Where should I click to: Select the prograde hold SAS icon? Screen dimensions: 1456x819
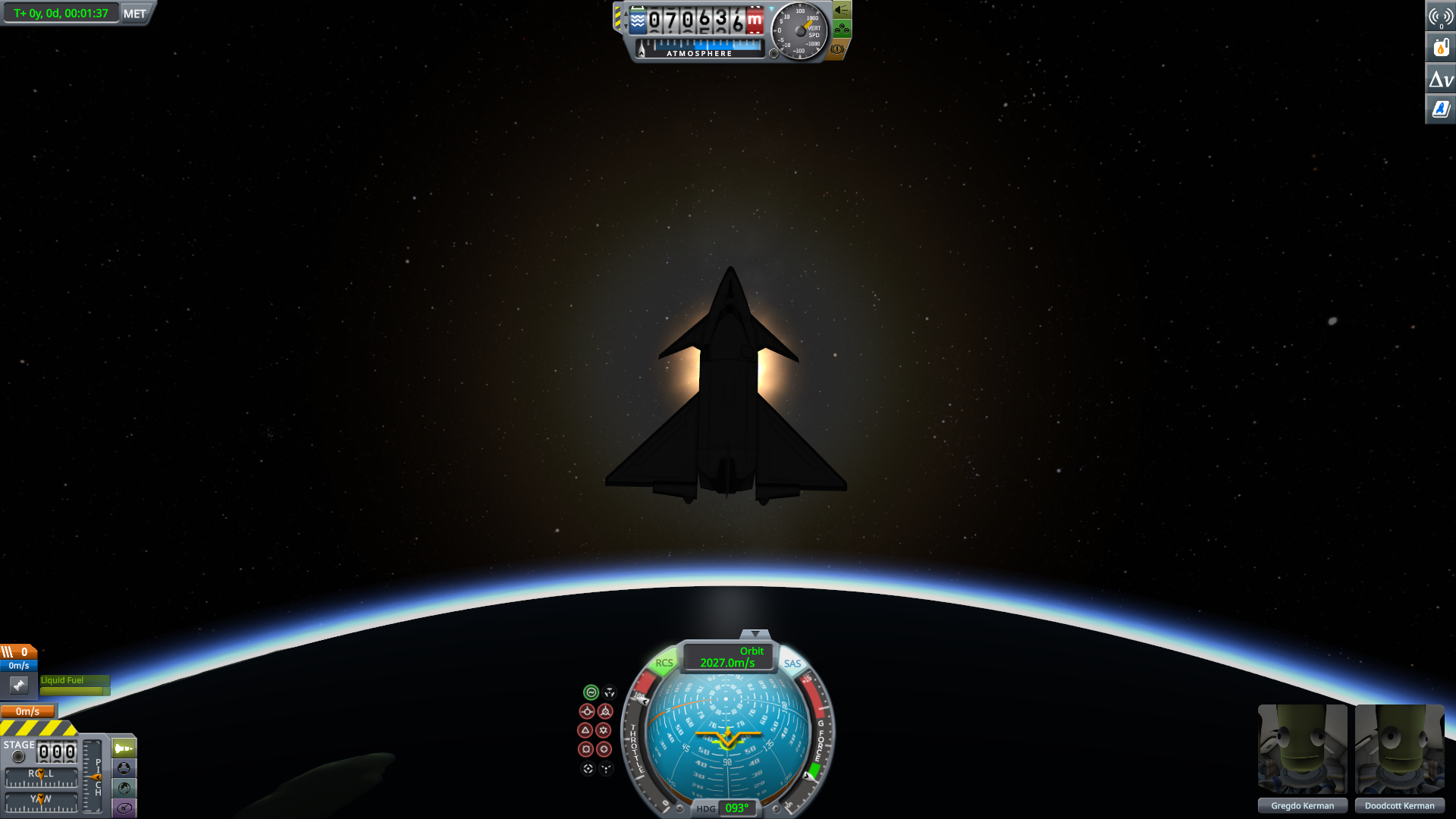click(587, 711)
